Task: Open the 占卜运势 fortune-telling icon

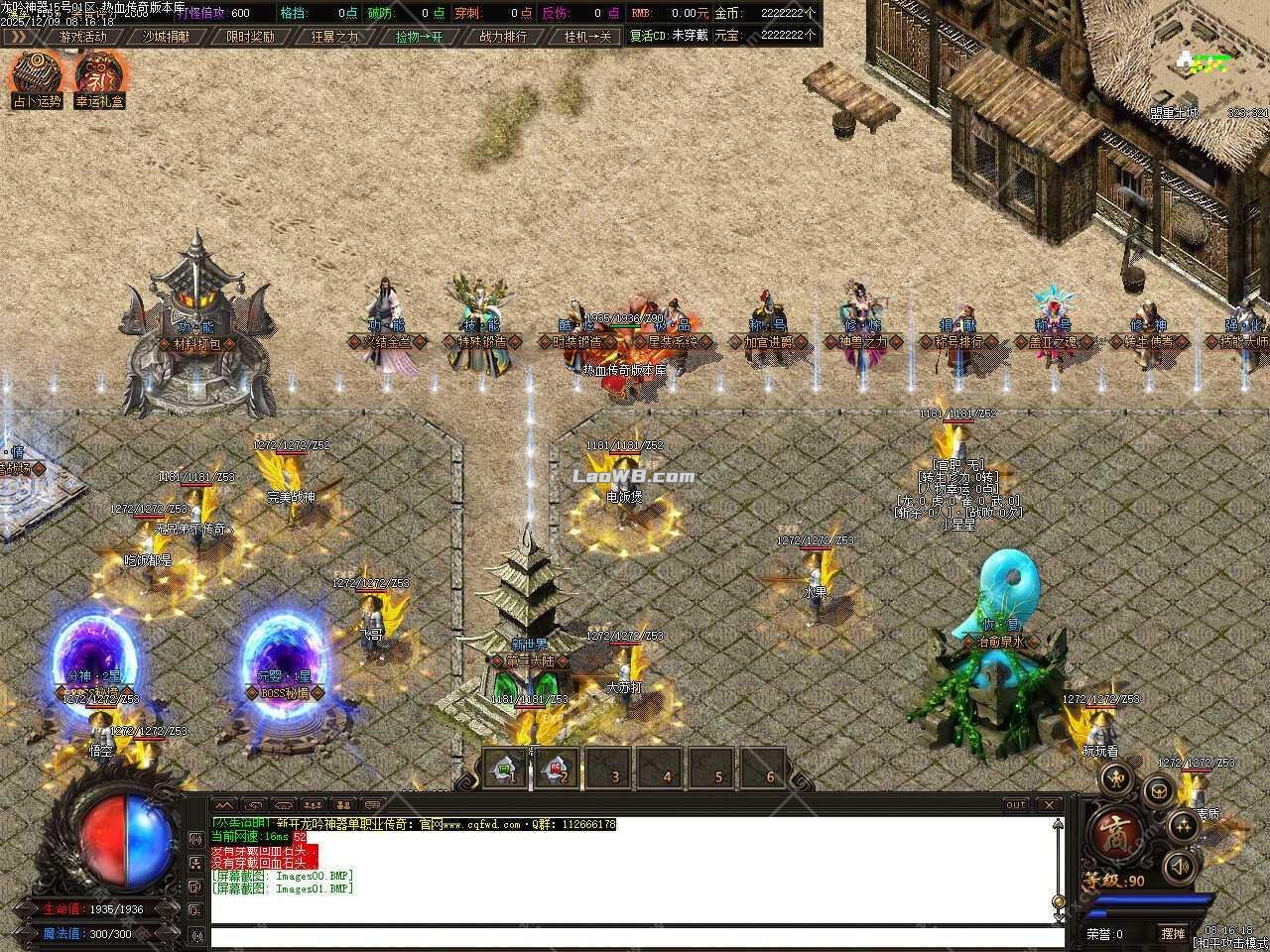Action: [x=34, y=74]
